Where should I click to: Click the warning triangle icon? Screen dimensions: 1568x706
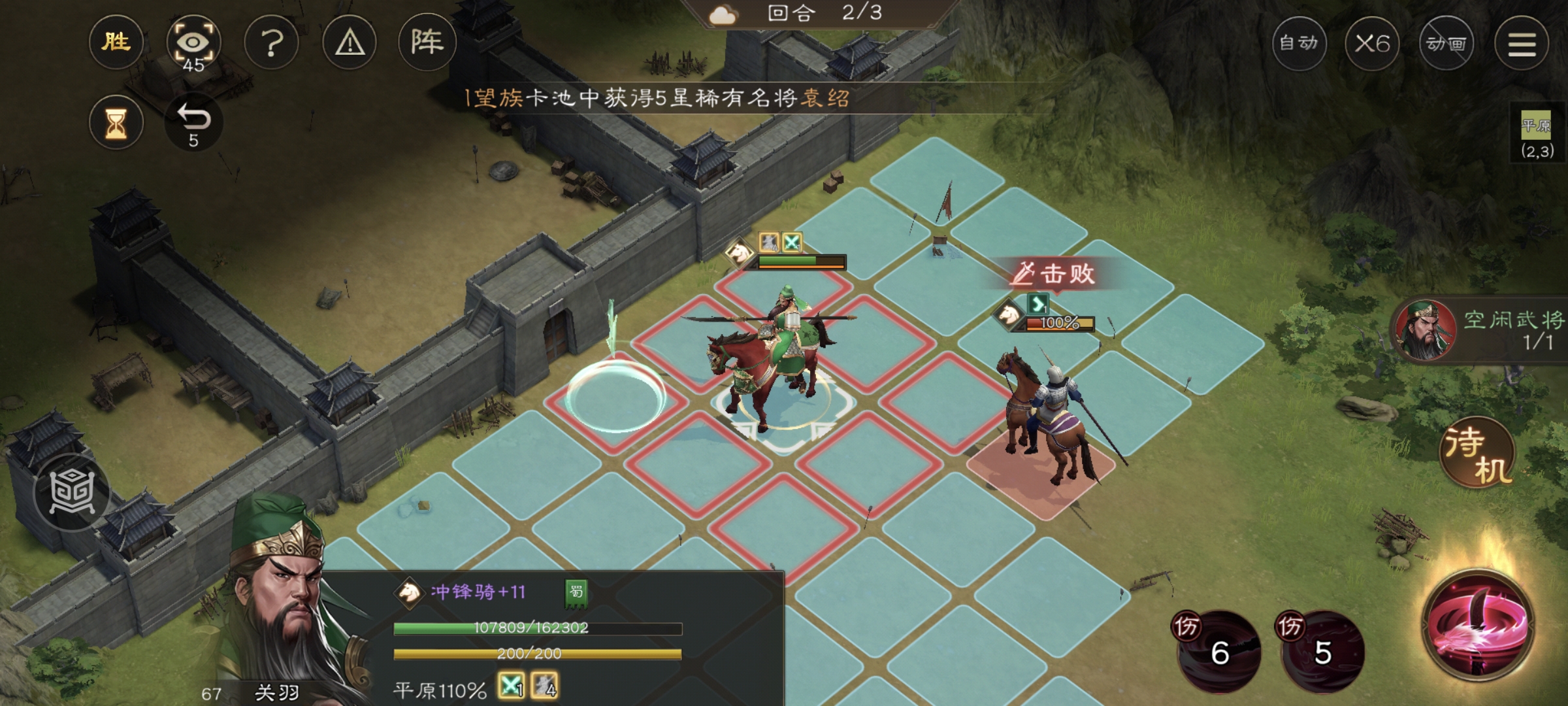pos(350,43)
